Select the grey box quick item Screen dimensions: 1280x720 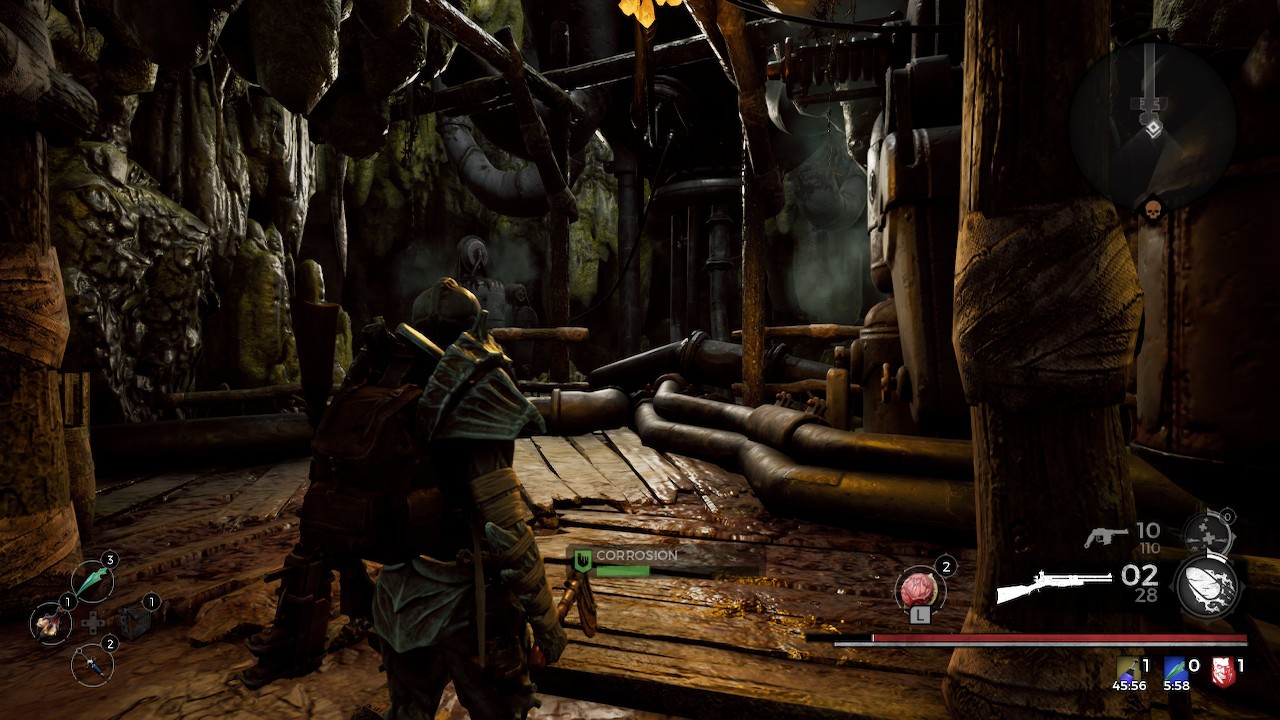tap(134, 622)
